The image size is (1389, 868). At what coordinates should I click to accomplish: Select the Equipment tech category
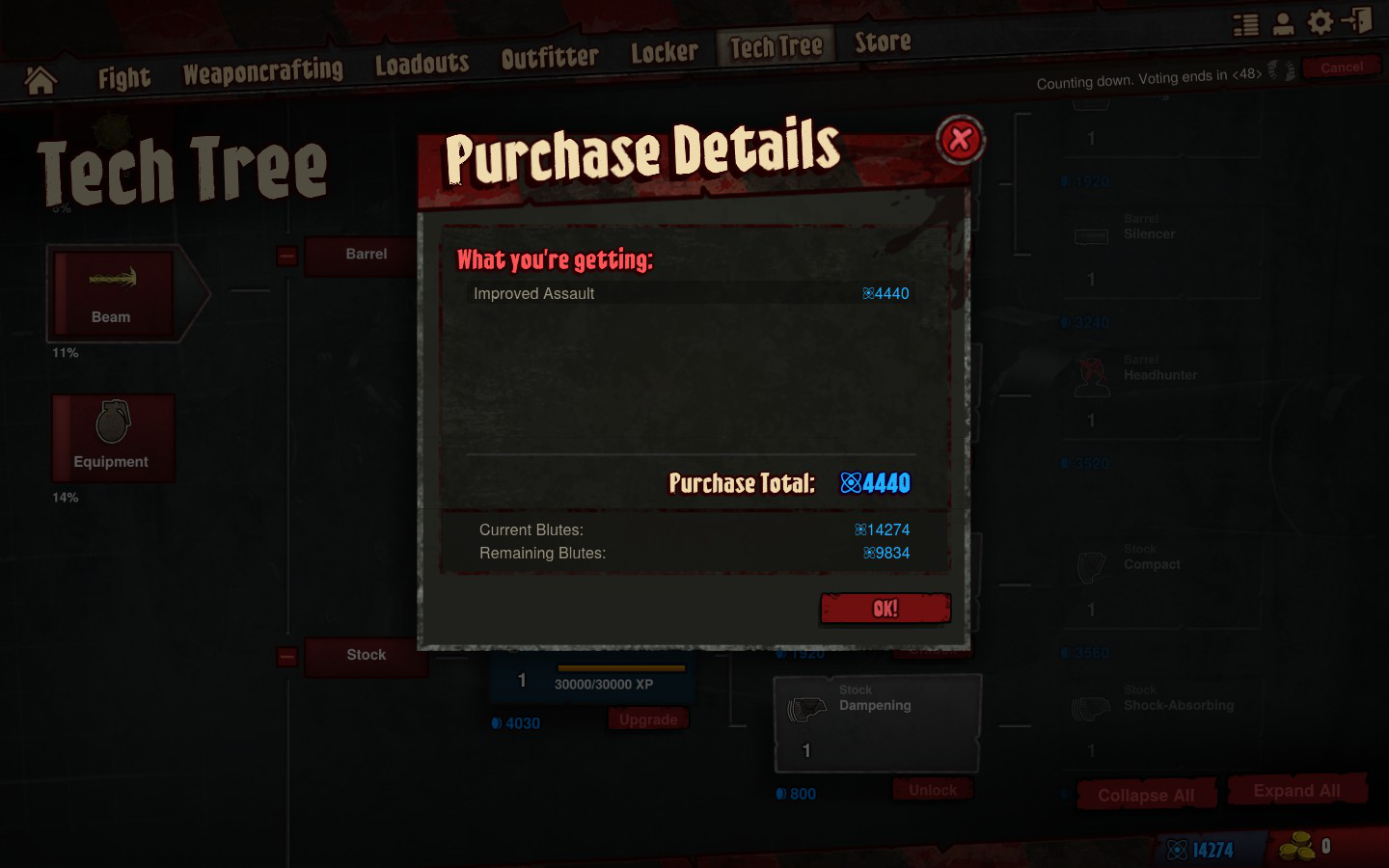pyautogui.click(x=113, y=438)
